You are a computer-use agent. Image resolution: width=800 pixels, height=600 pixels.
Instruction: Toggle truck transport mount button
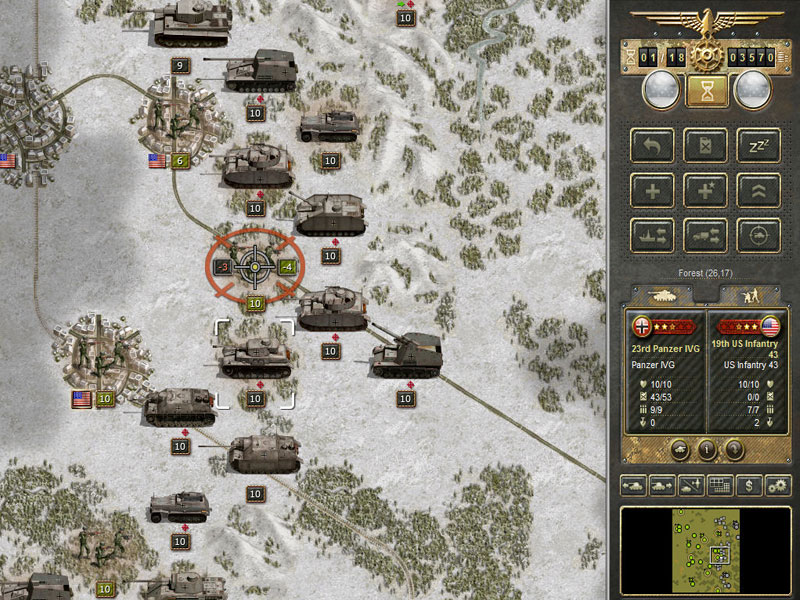tap(705, 235)
